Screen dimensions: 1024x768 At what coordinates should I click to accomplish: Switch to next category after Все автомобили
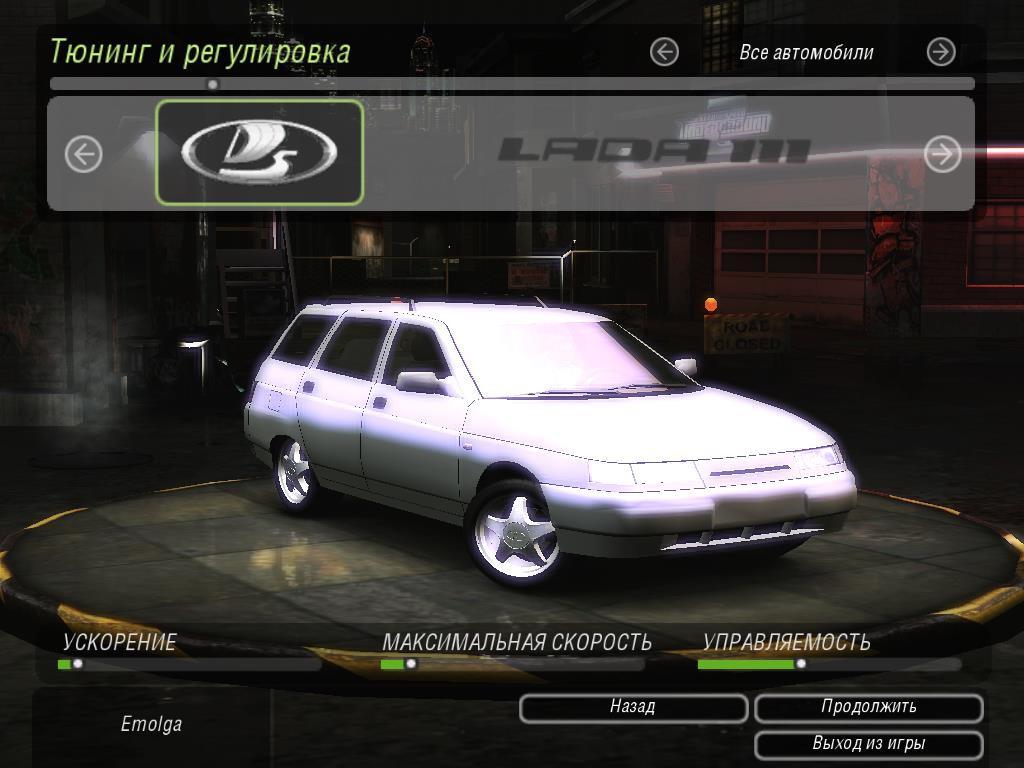(941, 52)
